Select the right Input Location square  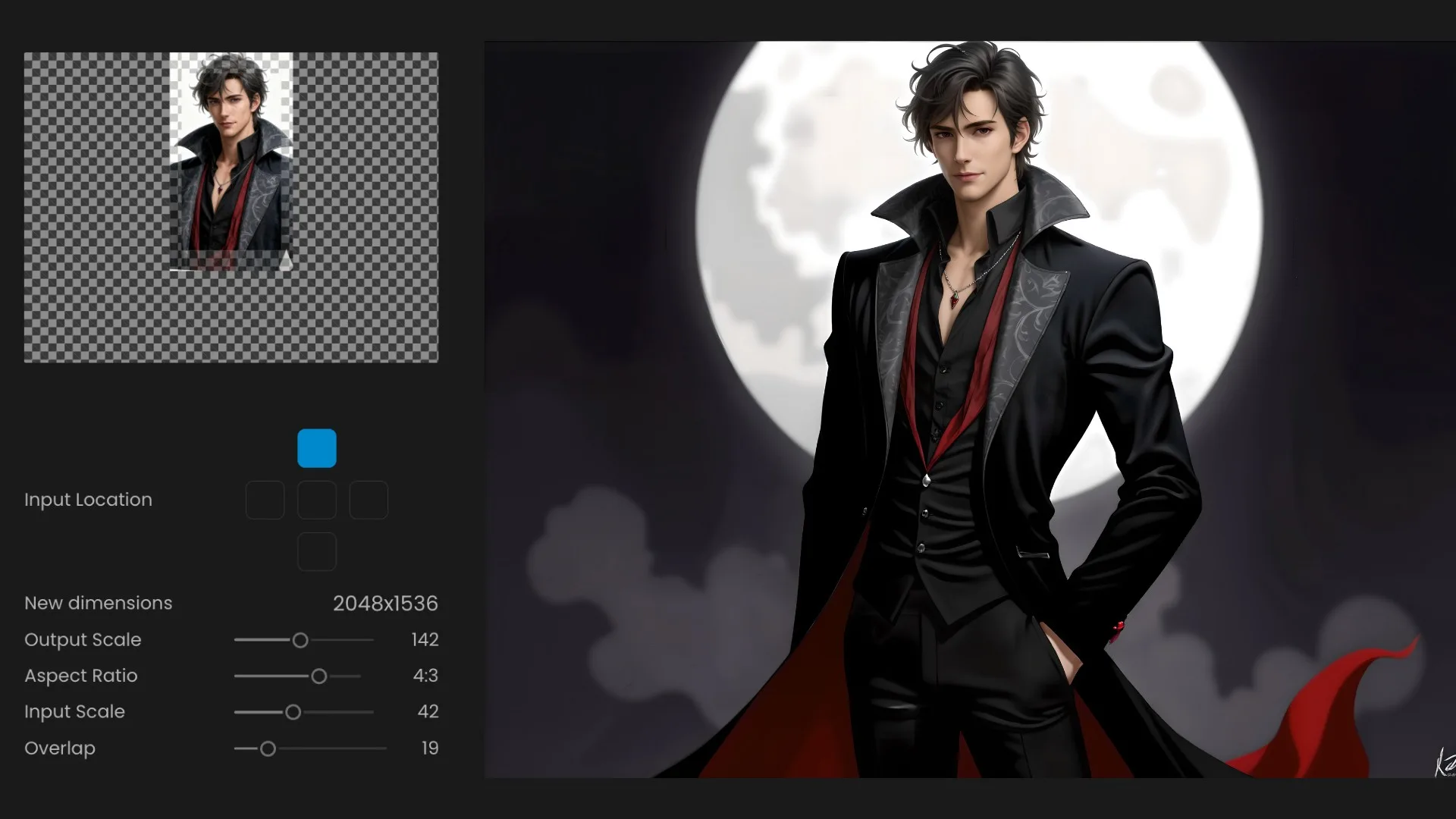tap(369, 500)
